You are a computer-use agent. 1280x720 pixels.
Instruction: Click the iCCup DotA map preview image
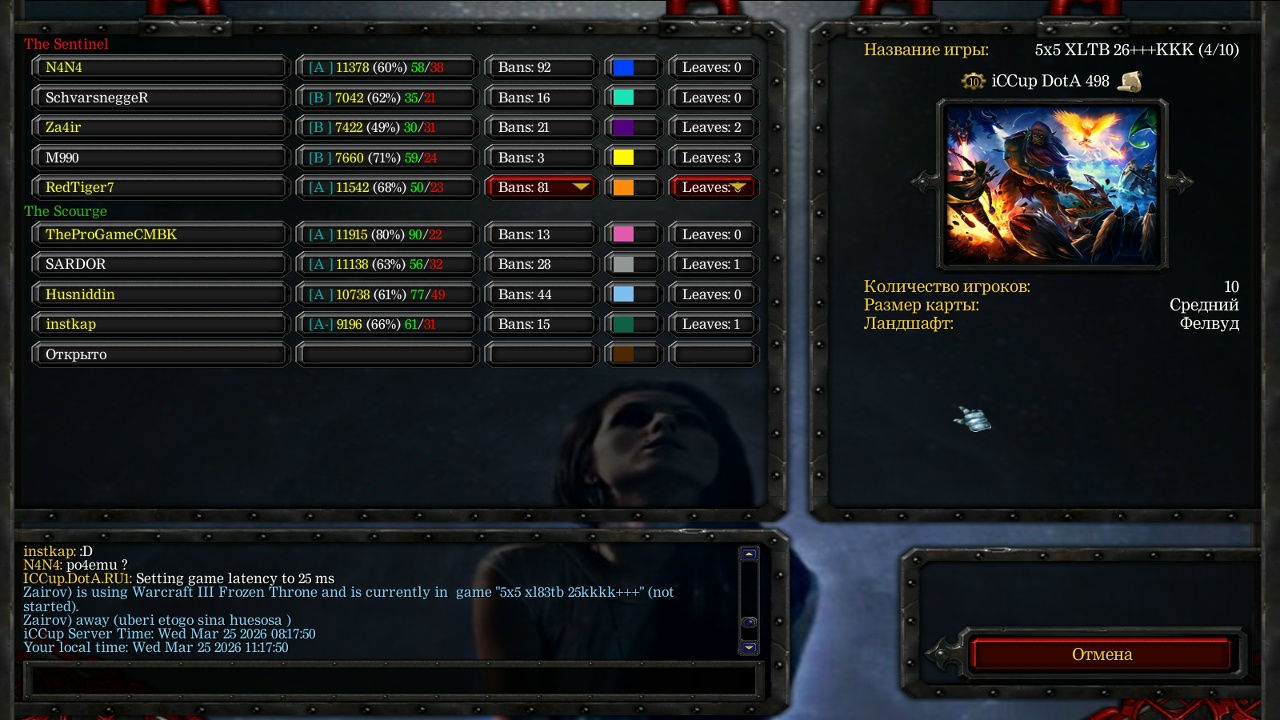click(1052, 184)
